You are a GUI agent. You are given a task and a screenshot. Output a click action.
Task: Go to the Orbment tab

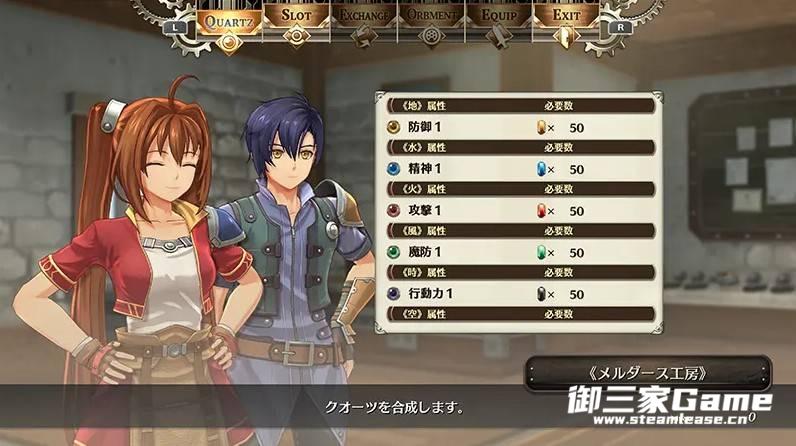431,18
